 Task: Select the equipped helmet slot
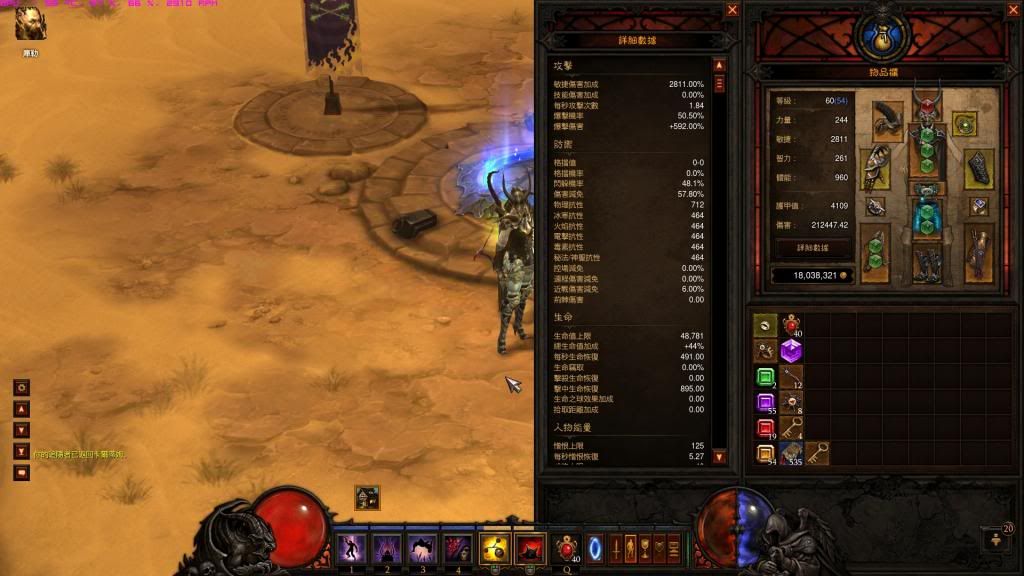click(x=926, y=112)
